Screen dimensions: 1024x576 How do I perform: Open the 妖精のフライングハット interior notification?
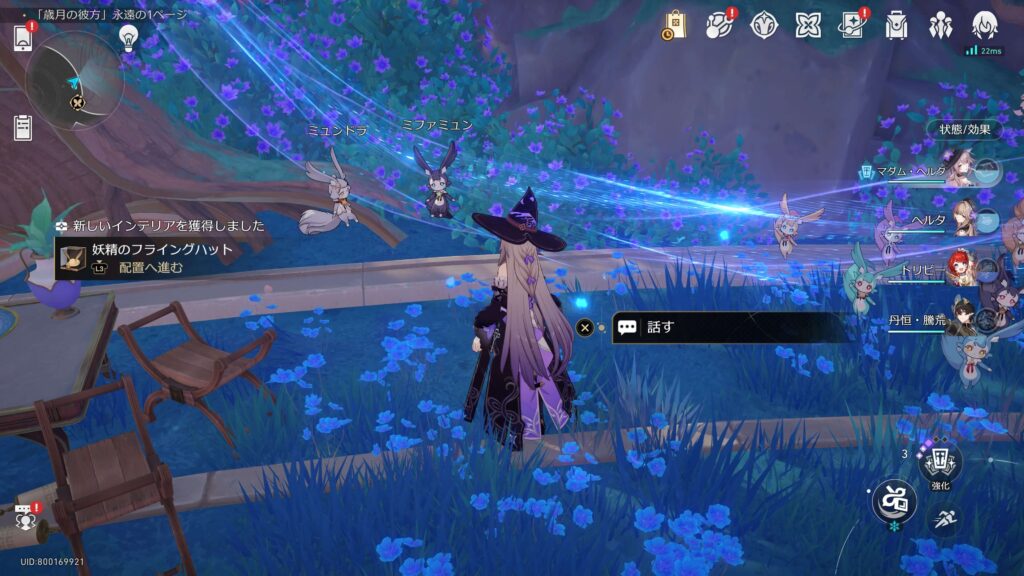(160, 257)
